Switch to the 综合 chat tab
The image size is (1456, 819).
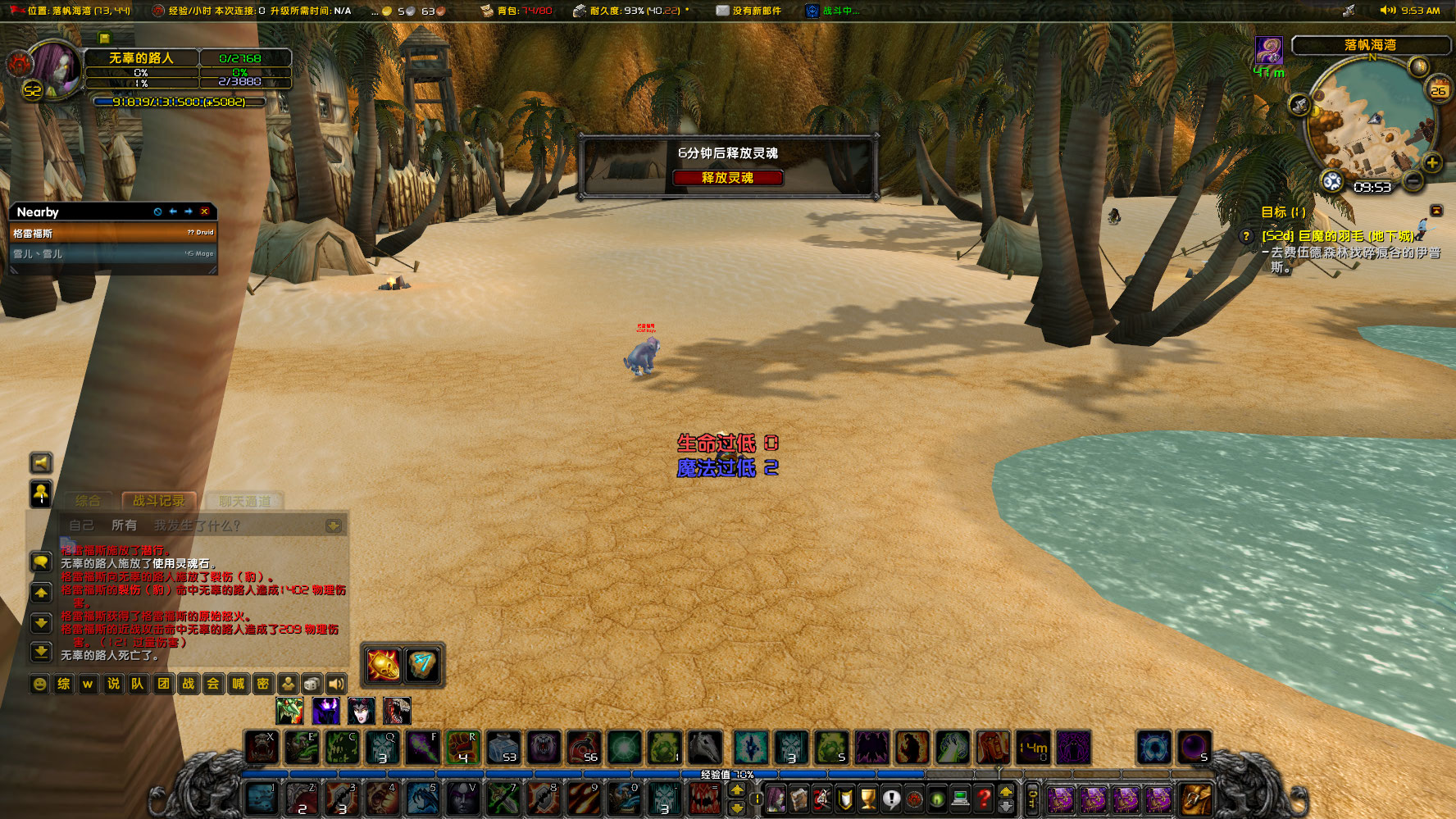click(88, 501)
